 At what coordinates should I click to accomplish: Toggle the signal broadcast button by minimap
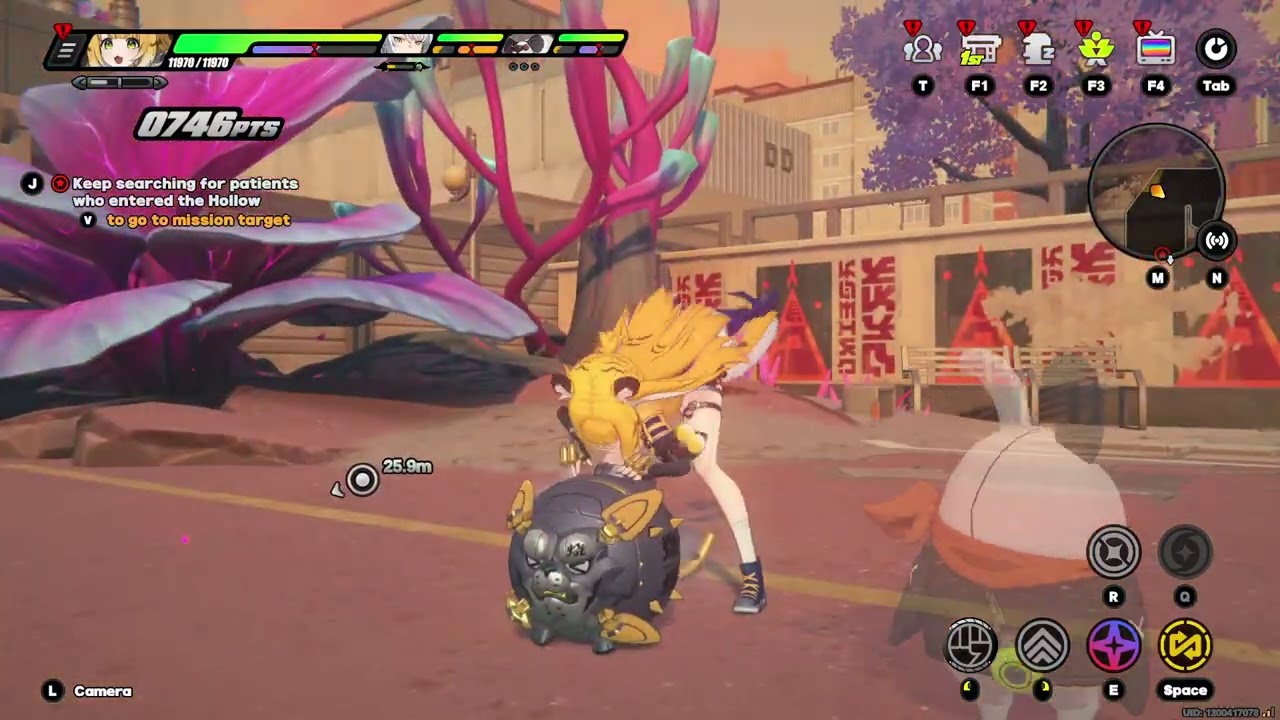click(x=1217, y=240)
